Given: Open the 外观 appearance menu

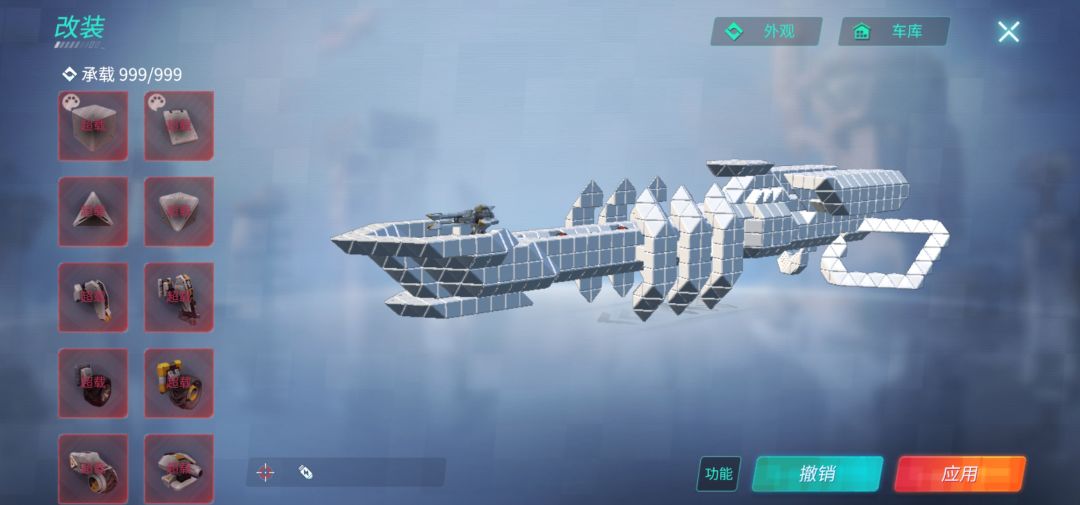Looking at the screenshot, I should point(765,32).
